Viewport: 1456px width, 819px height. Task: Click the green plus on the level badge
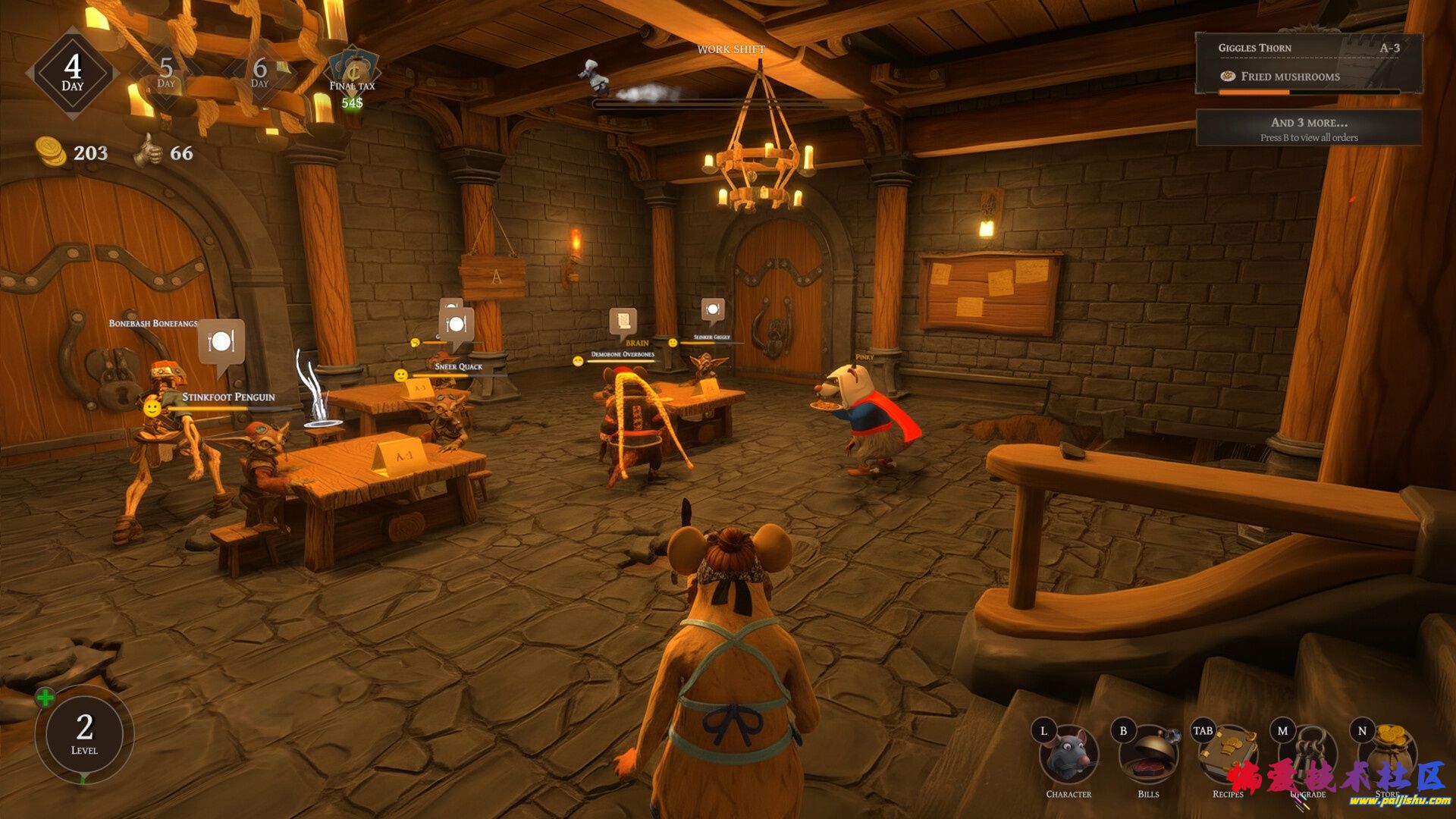pos(45,698)
